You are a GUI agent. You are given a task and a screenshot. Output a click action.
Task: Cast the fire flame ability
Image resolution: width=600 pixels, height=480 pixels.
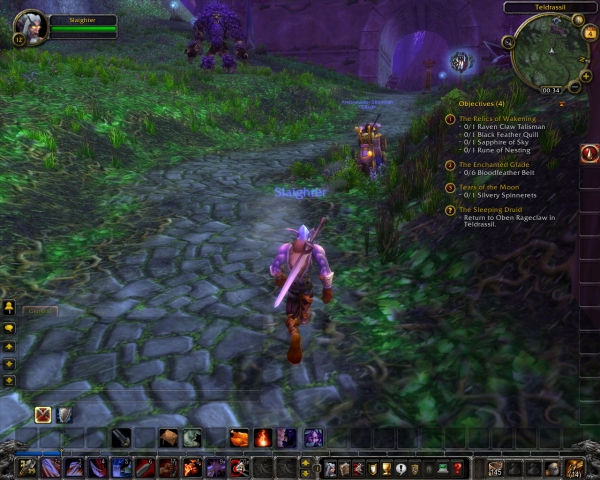(263, 437)
